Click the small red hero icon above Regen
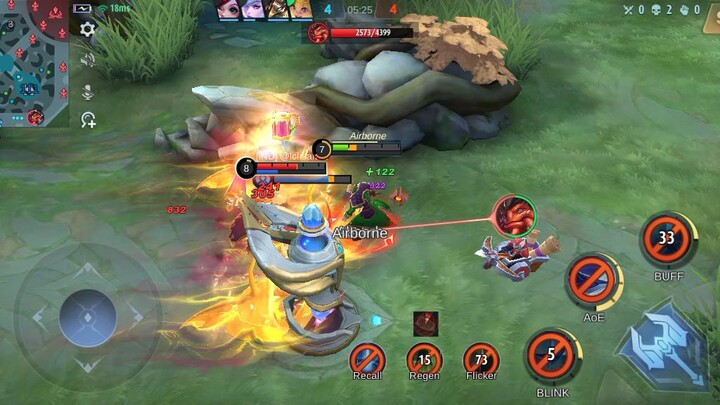 (x=425, y=323)
